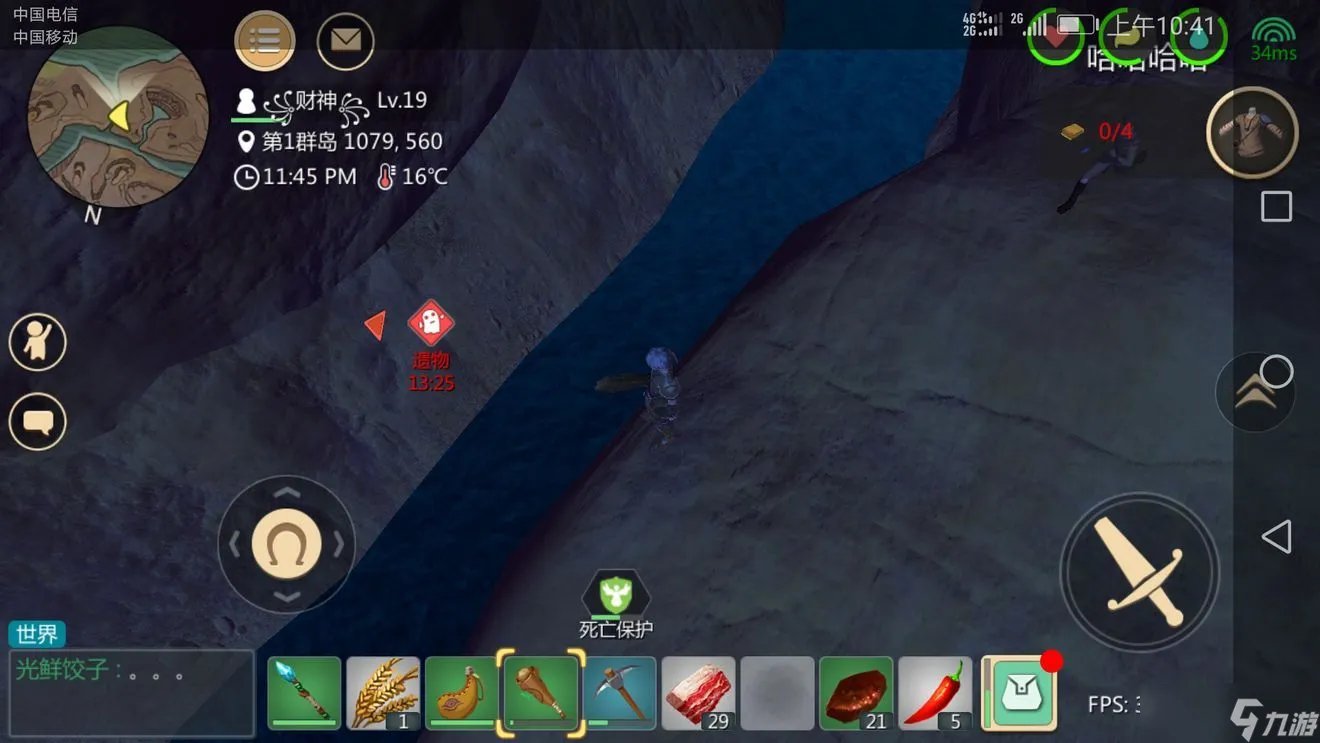Open the circular minimap
This screenshot has height=743, width=1320.
(118, 116)
